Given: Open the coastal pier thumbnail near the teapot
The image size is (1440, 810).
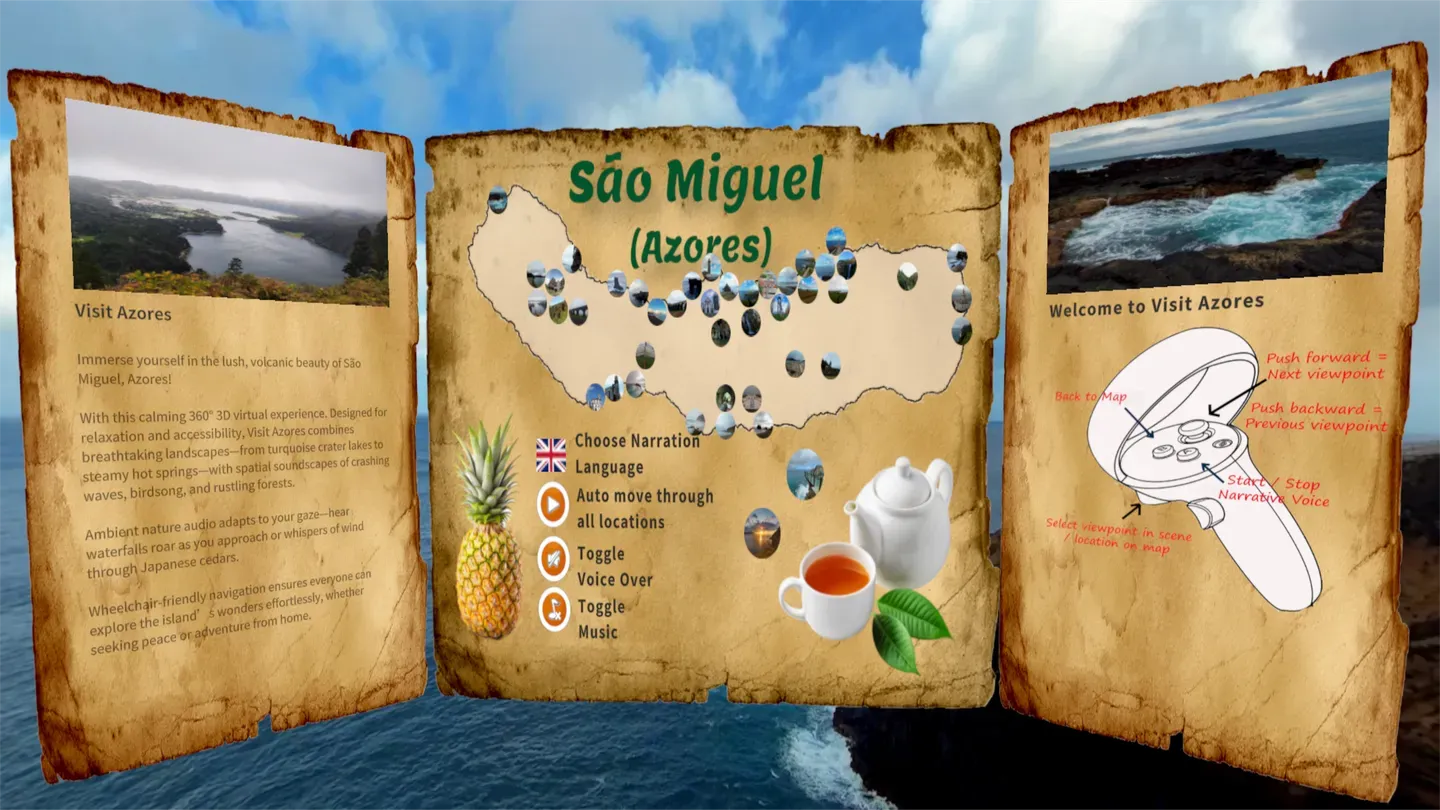Looking at the screenshot, I should 806,474.
